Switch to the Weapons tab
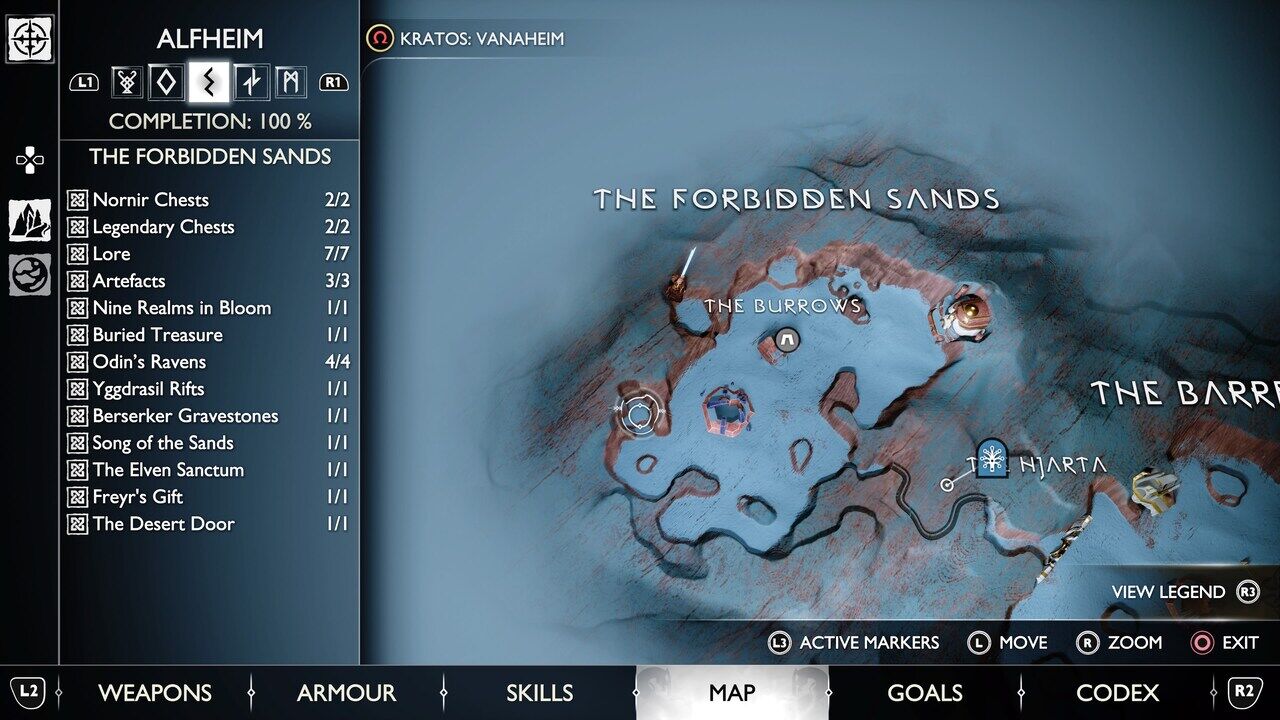The width and height of the screenshot is (1280, 720). tap(155, 692)
